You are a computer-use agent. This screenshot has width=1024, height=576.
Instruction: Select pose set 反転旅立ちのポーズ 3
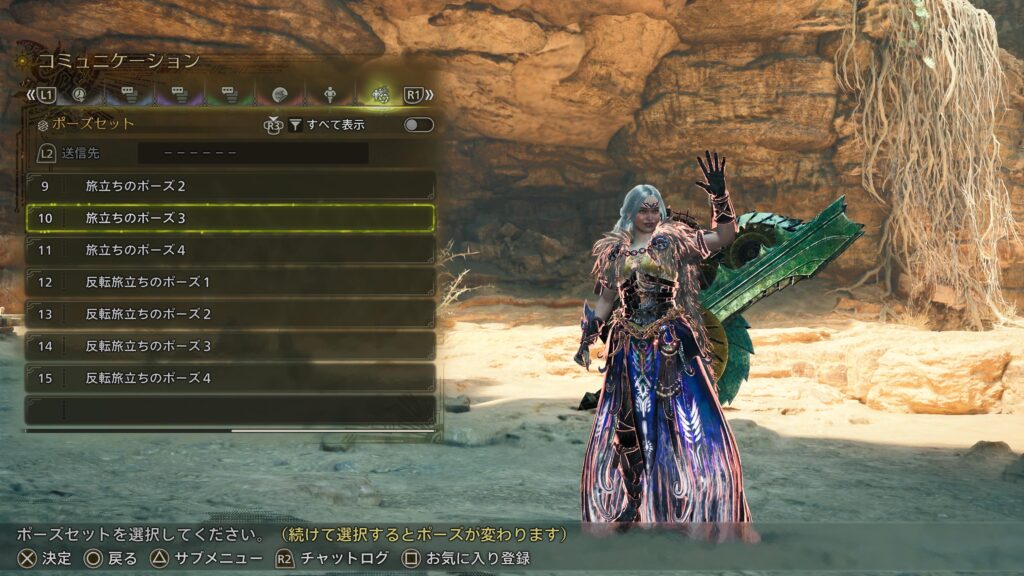[x=230, y=346]
